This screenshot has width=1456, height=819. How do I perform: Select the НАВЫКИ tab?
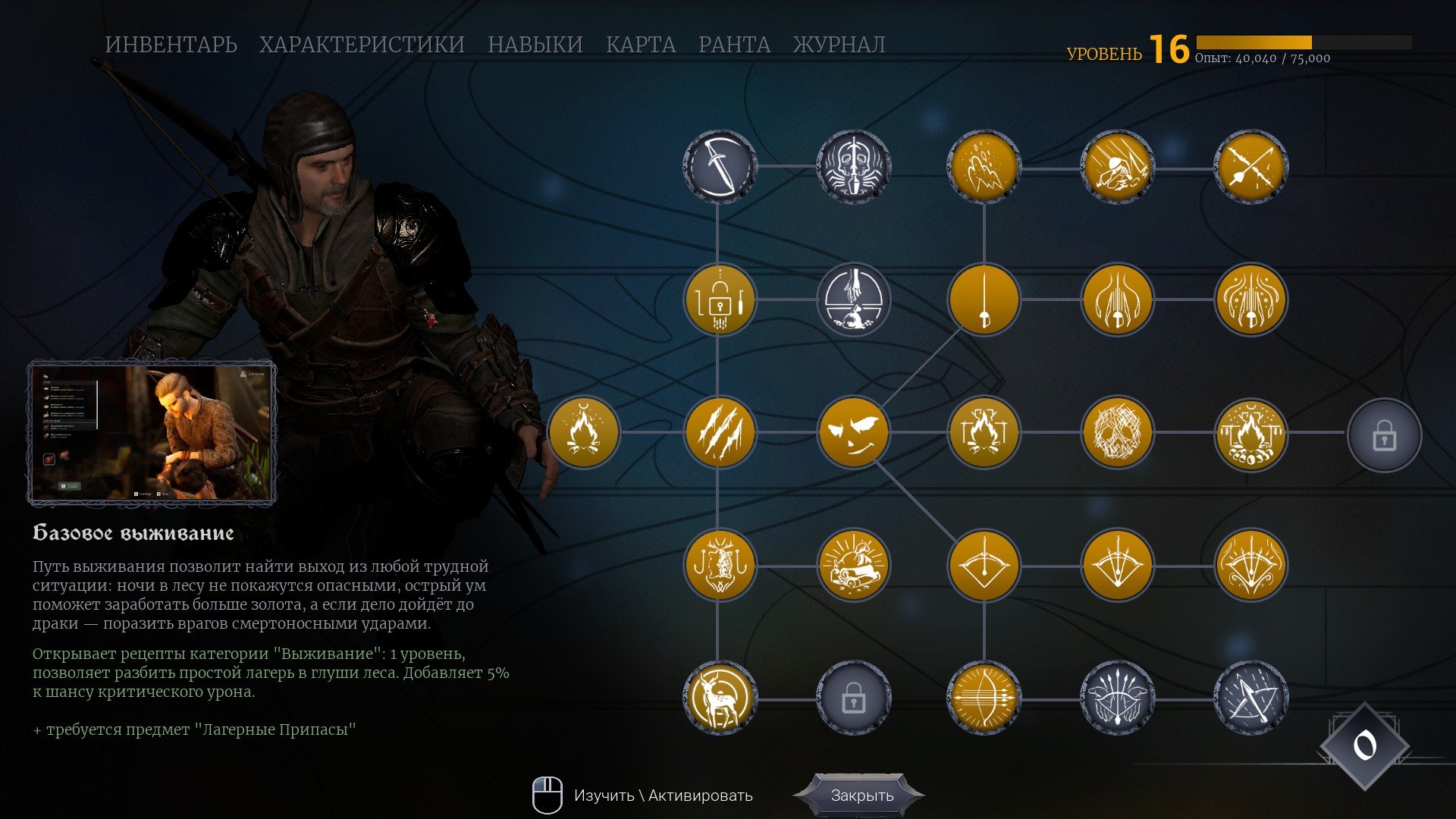[535, 45]
